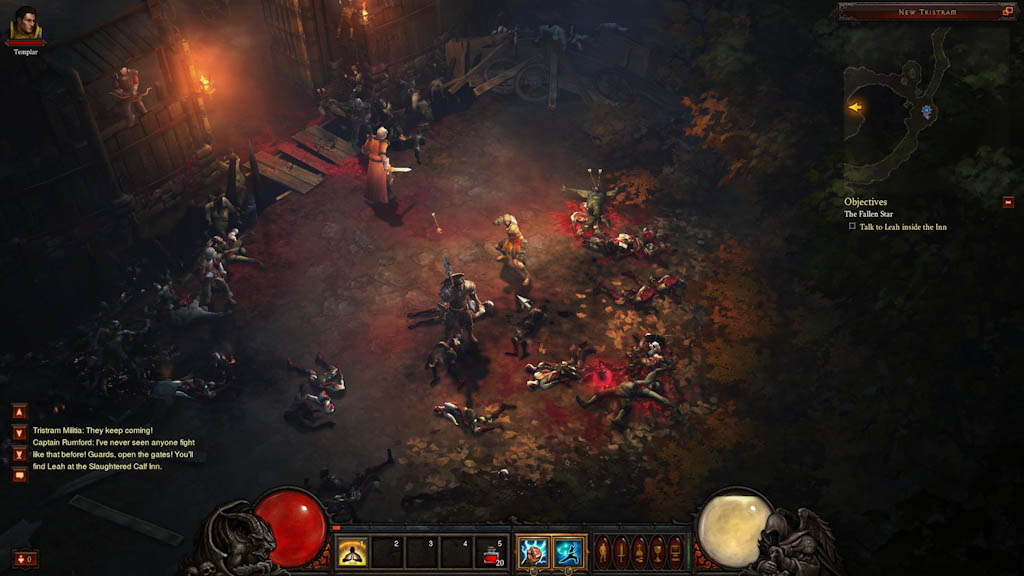This screenshot has height=576, width=1024.
Task: Open the game menu button with monitor icon
Action: [675, 551]
